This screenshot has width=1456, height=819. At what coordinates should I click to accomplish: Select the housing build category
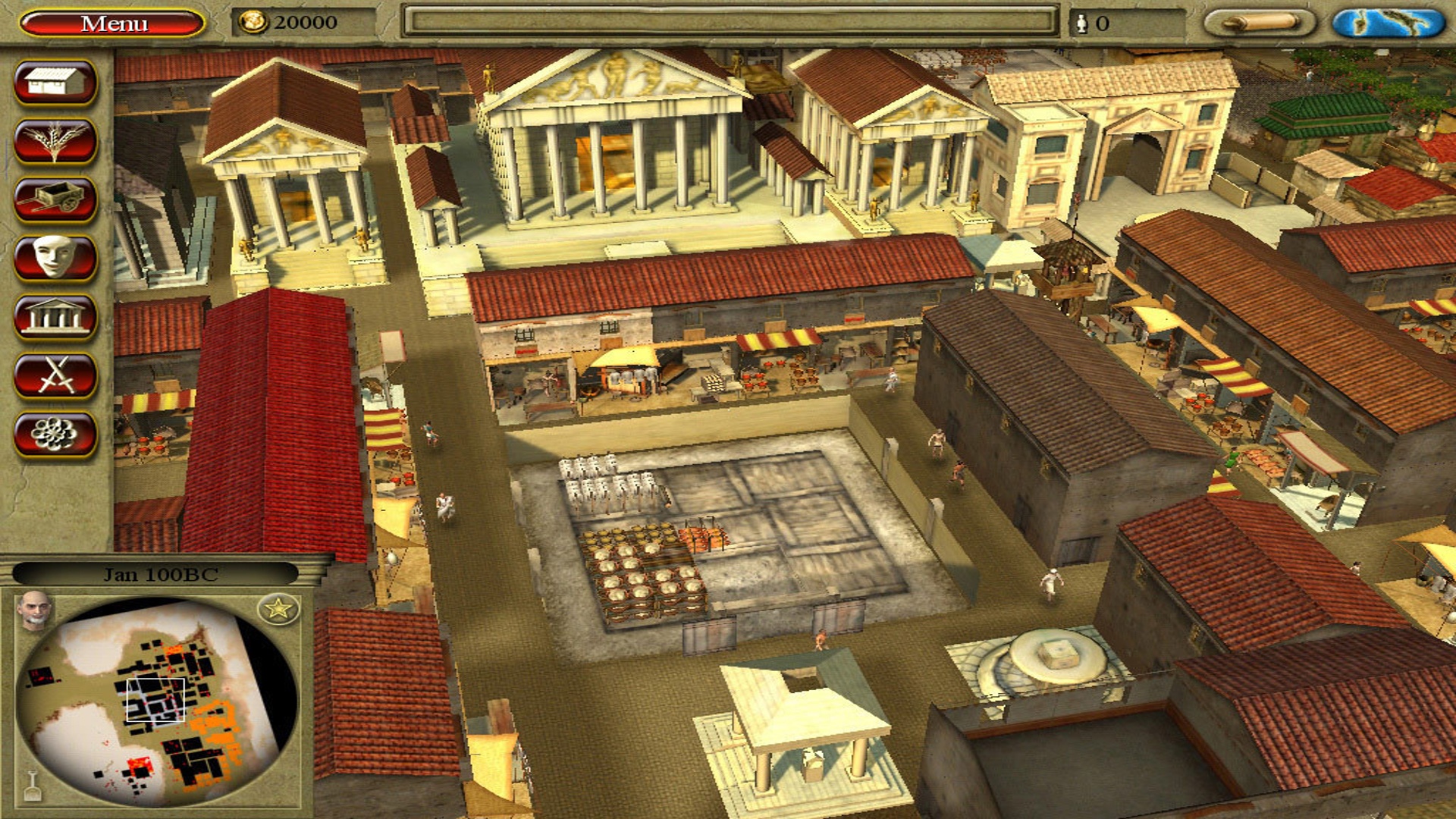[55, 82]
